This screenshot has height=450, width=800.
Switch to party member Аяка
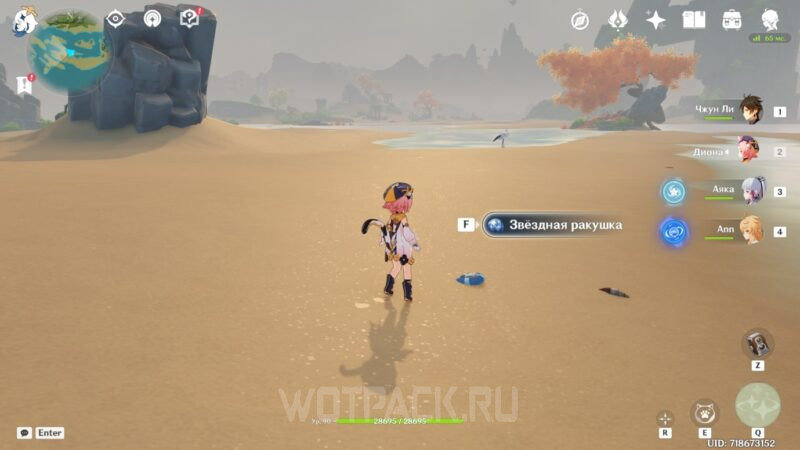tap(749, 190)
